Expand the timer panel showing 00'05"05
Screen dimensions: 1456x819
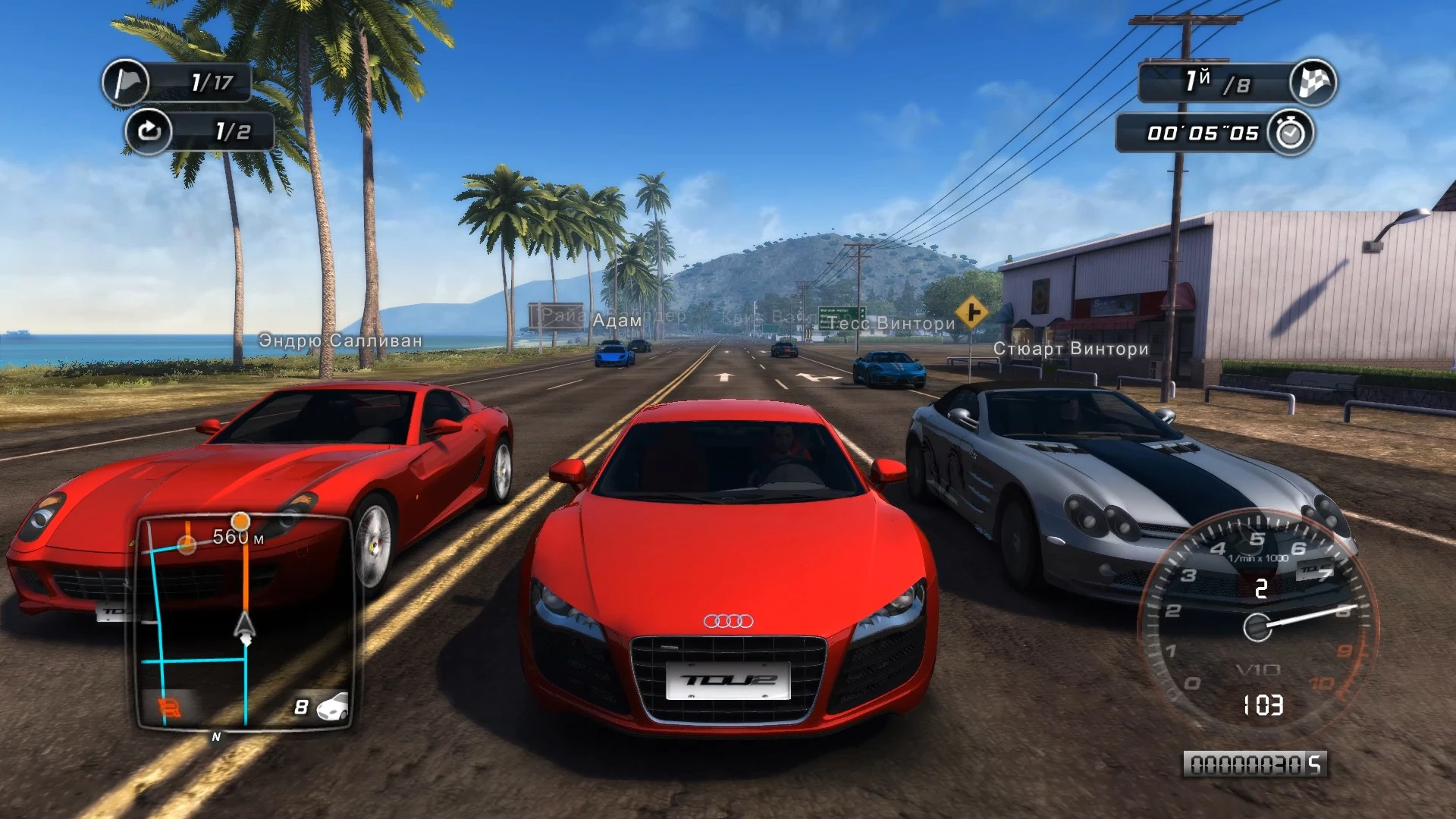pos(1194,130)
